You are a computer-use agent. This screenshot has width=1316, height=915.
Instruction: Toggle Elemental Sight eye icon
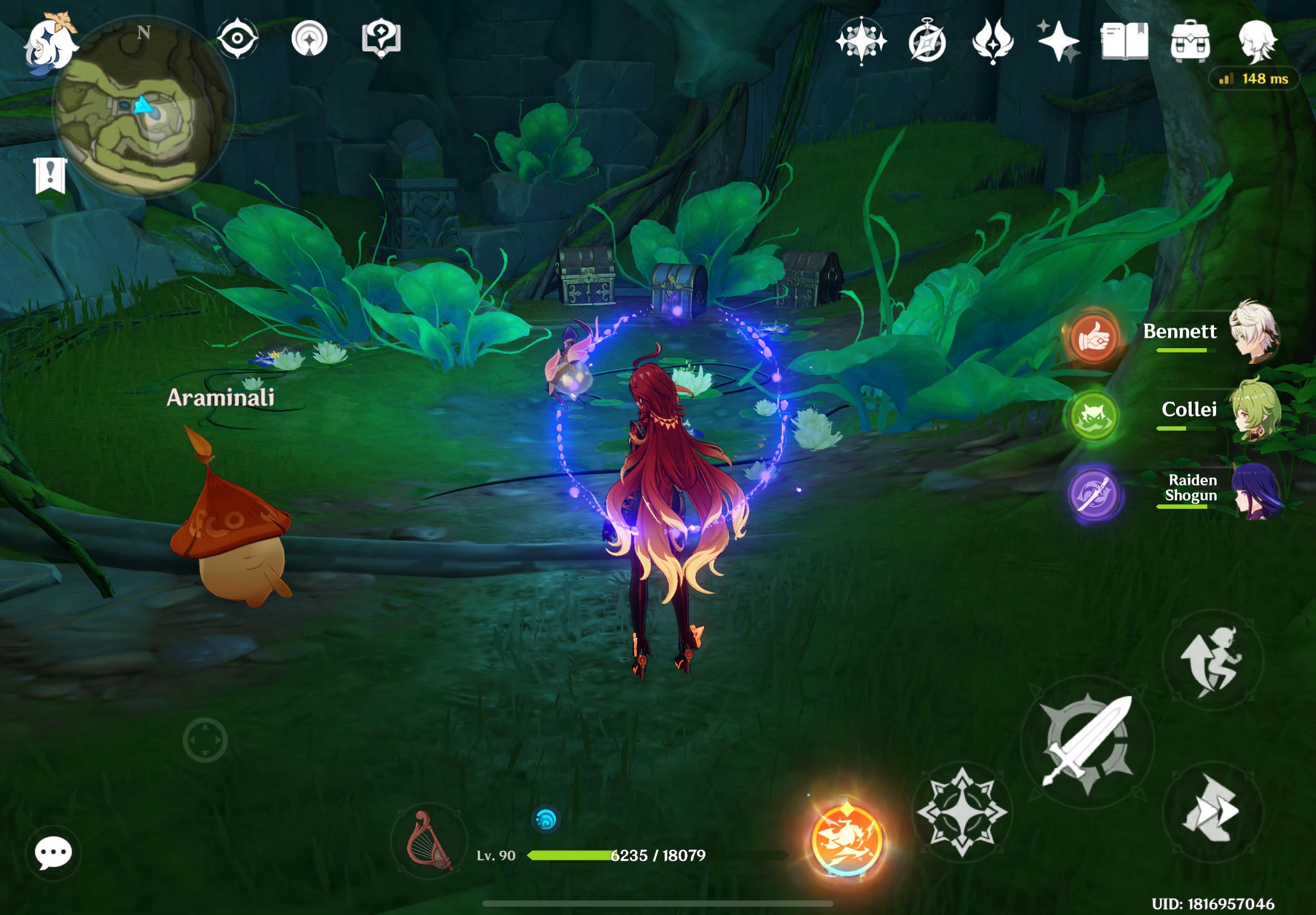pos(237,39)
